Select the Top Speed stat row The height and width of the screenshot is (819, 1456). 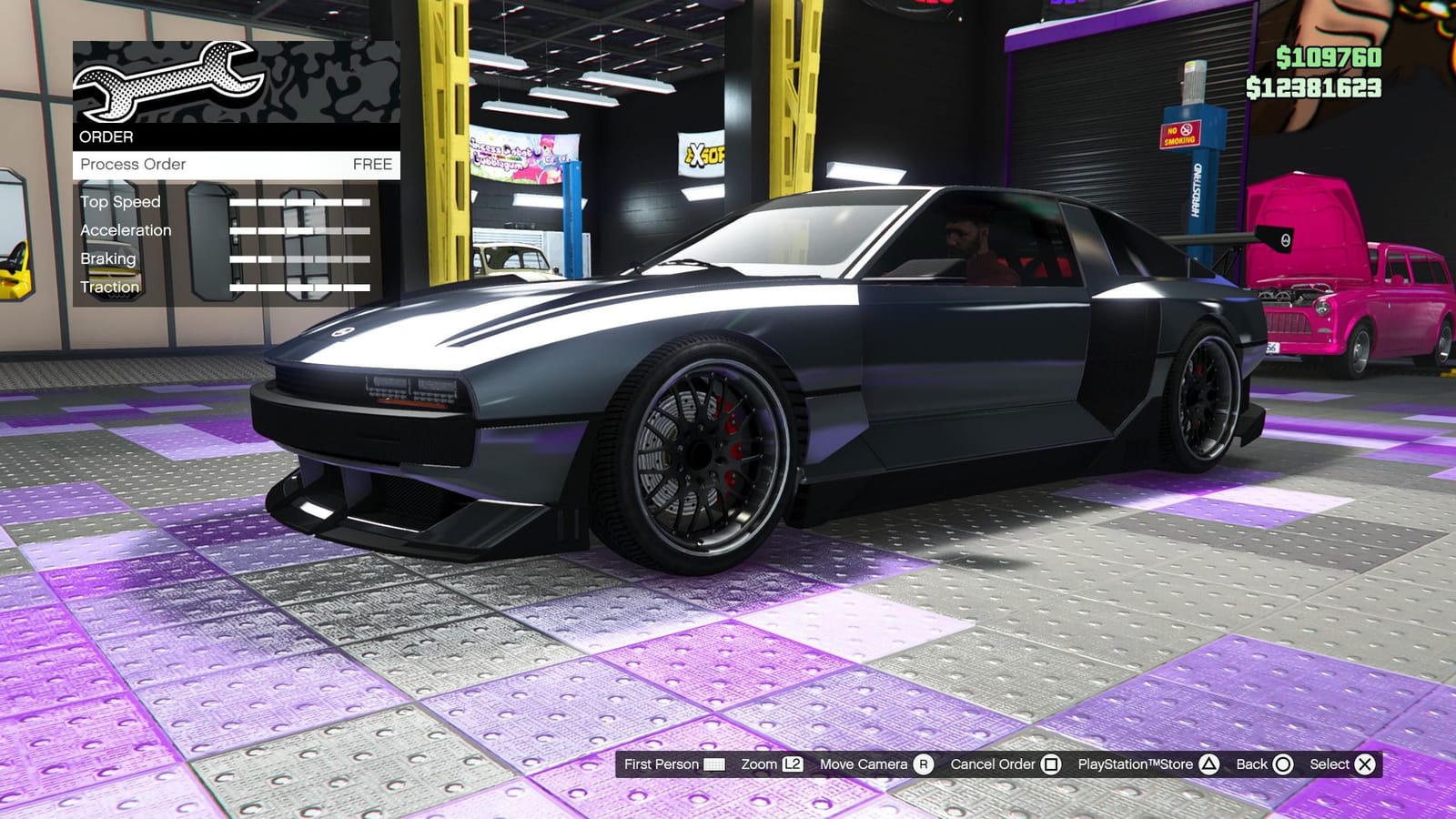(x=118, y=202)
